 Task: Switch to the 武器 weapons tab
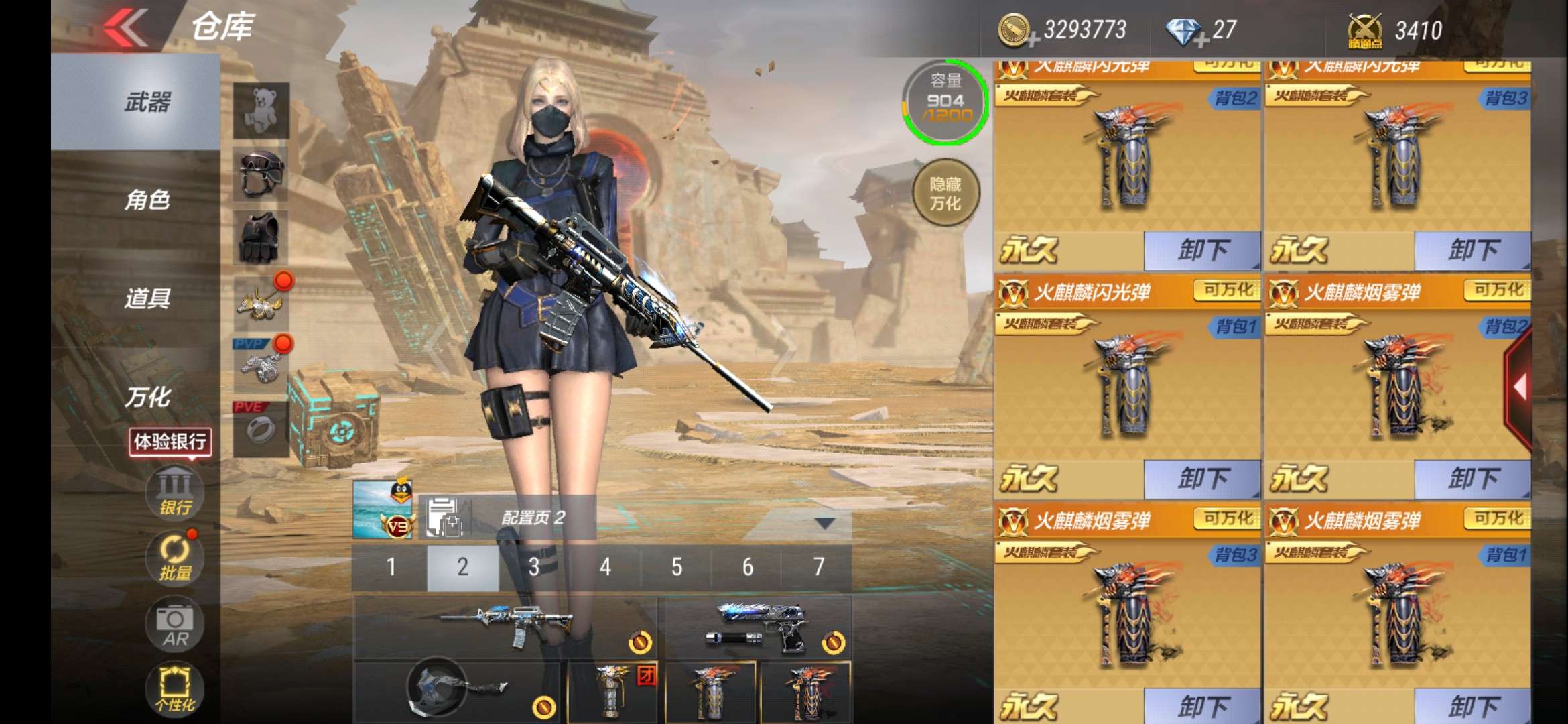[x=147, y=102]
